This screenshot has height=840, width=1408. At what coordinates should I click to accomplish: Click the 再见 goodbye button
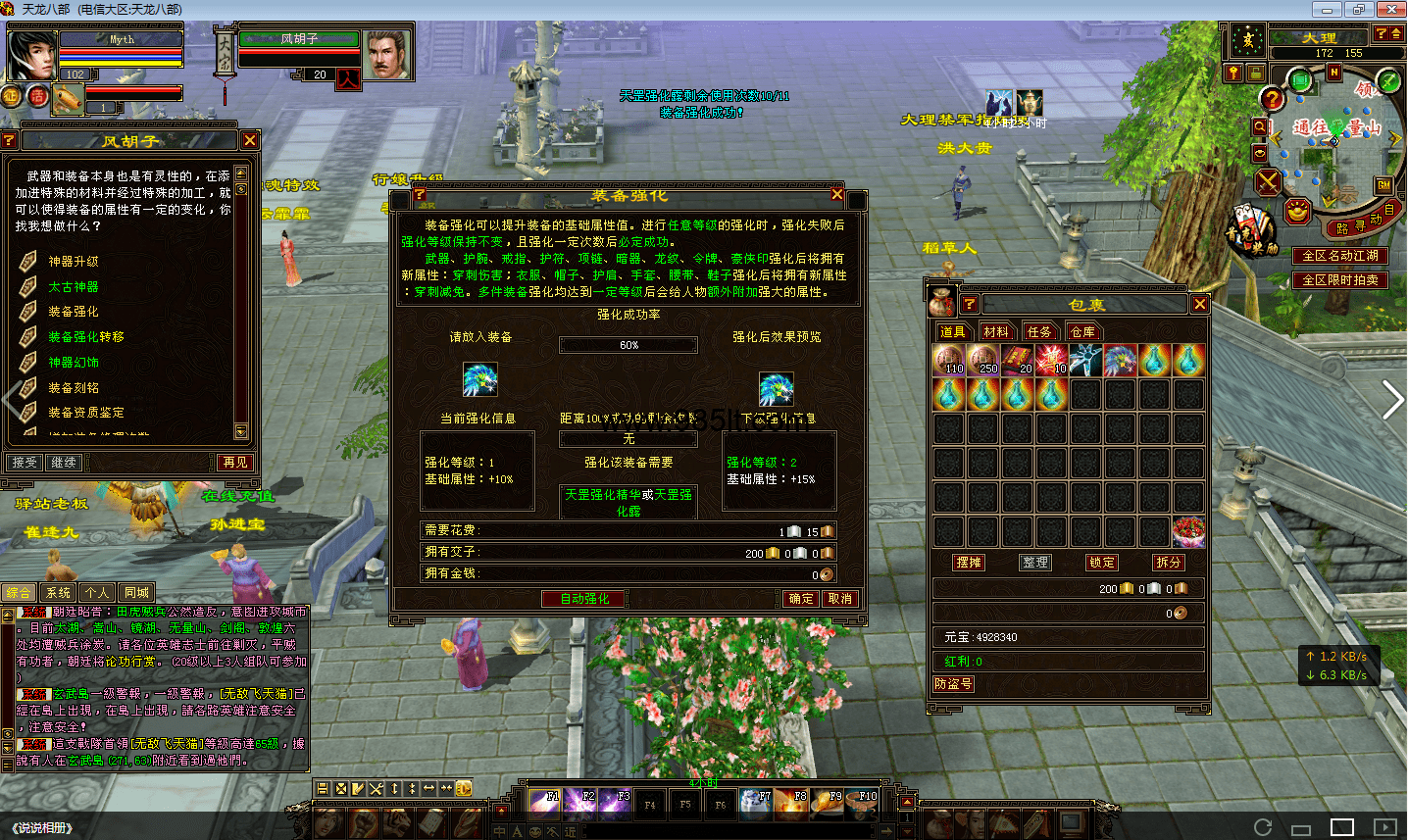point(235,463)
